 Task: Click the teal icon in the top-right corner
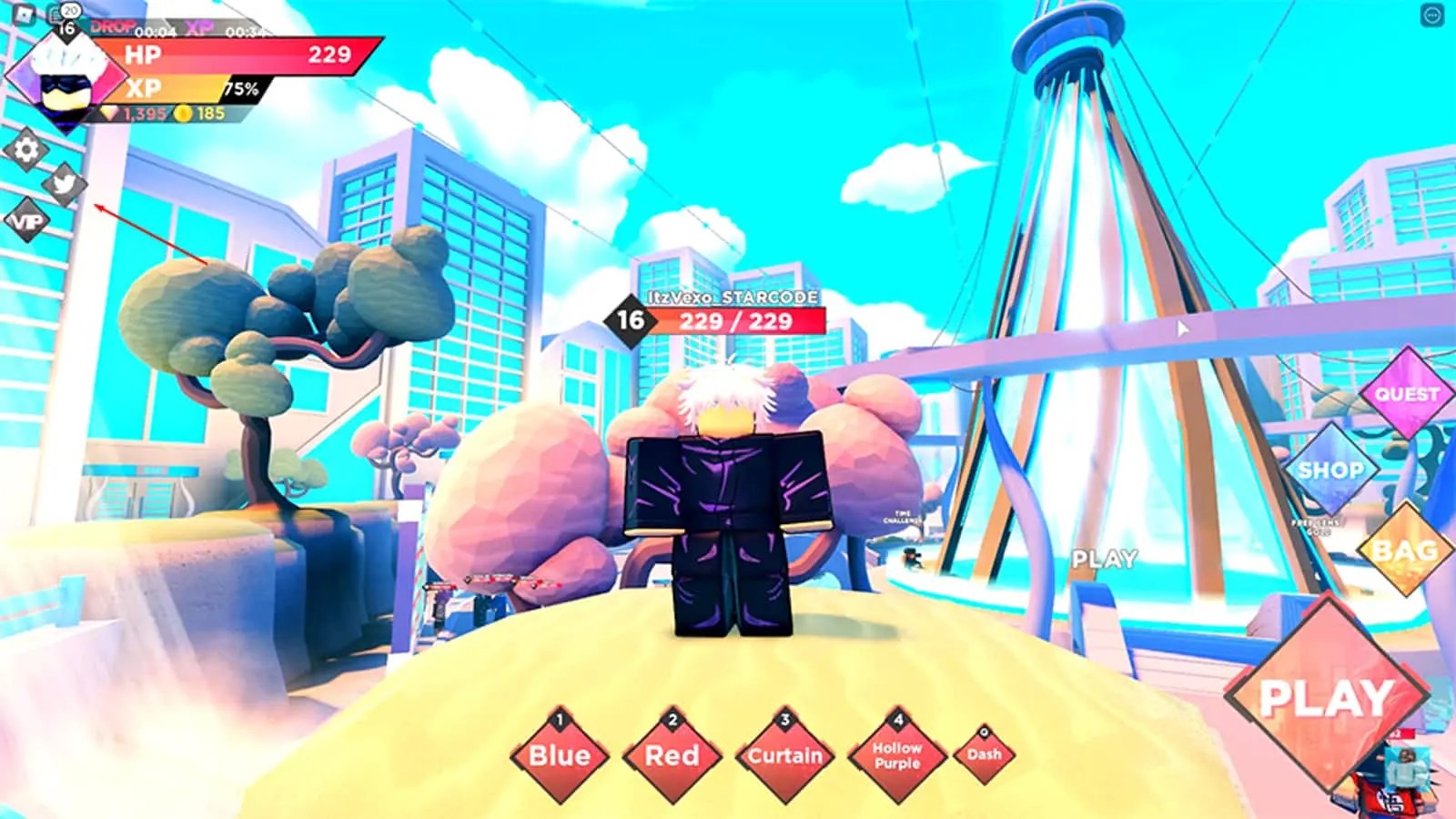coord(1431,14)
